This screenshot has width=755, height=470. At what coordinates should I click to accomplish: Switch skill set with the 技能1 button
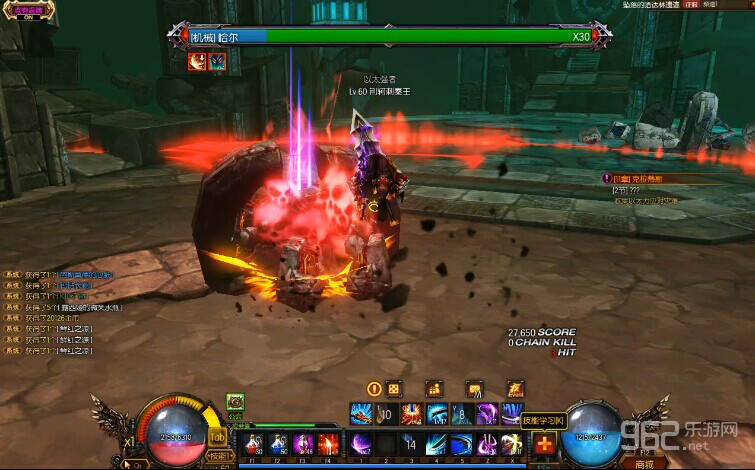pos(218,456)
